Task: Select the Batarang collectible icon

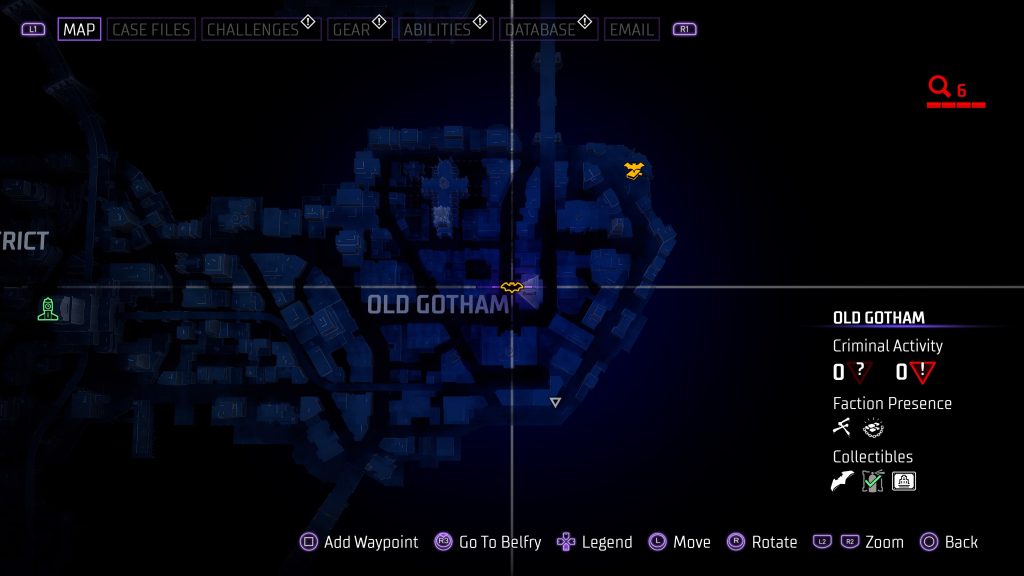Action: pyautogui.click(x=842, y=481)
